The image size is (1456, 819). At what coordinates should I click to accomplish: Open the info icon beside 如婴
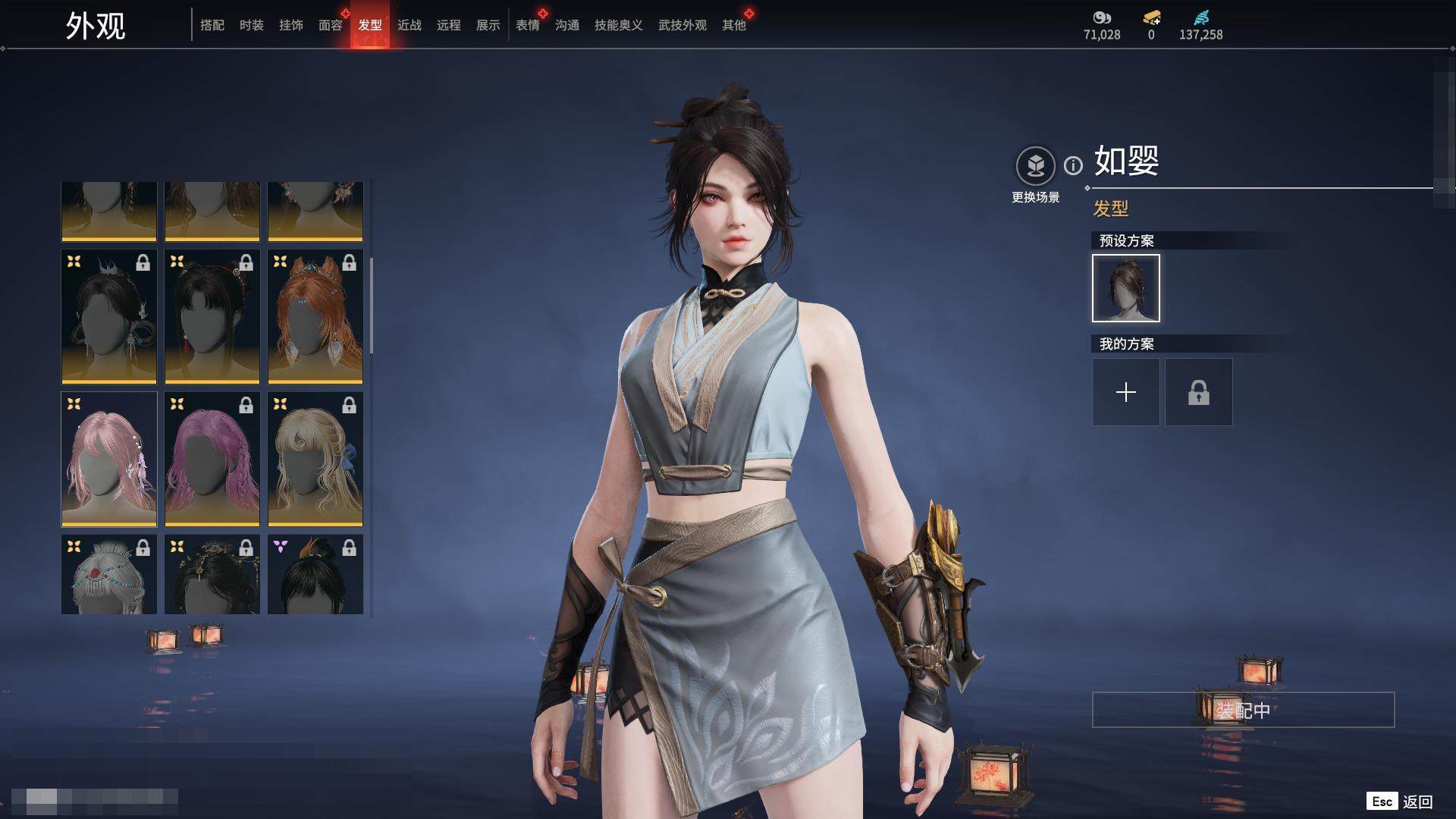[x=1073, y=165]
